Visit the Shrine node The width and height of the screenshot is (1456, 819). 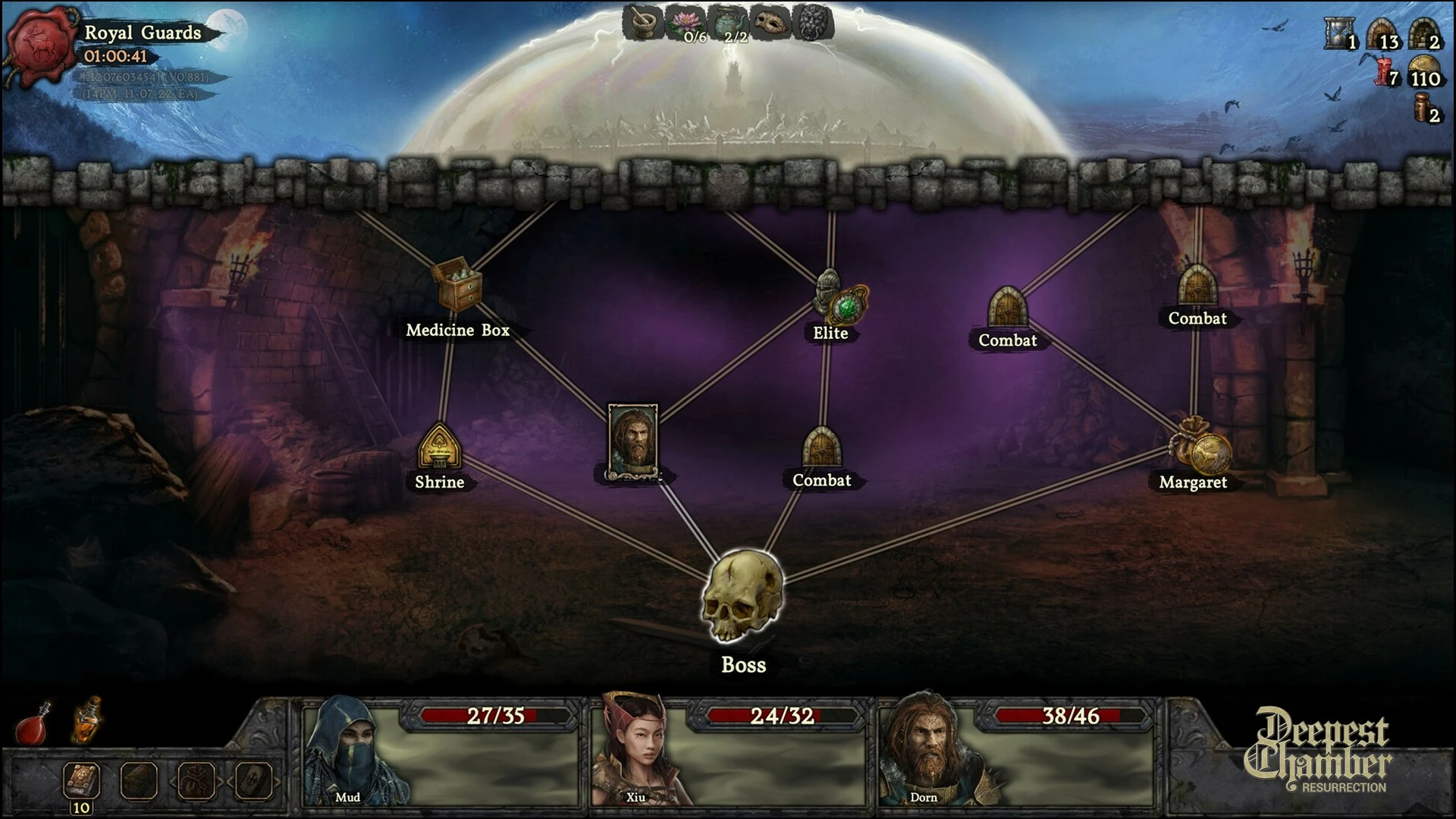click(x=439, y=446)
